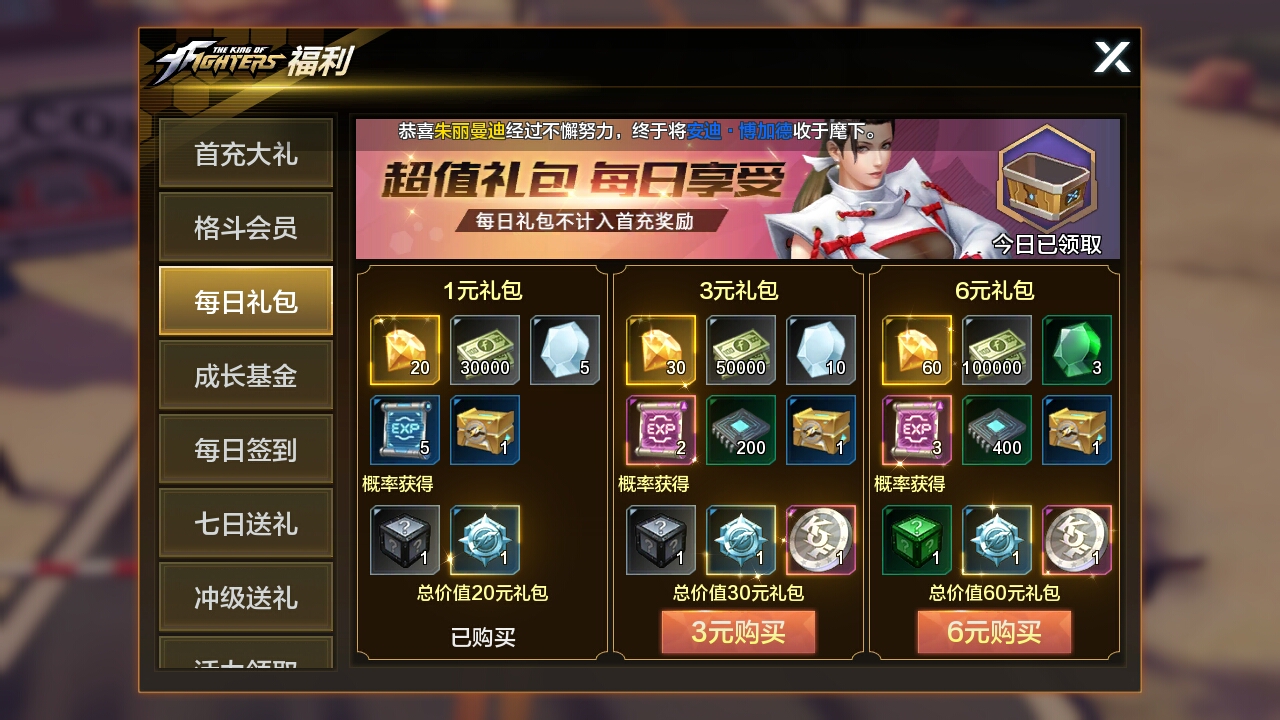Select the 200 chip icon in 3元礼包

click(x=740, y=432)
